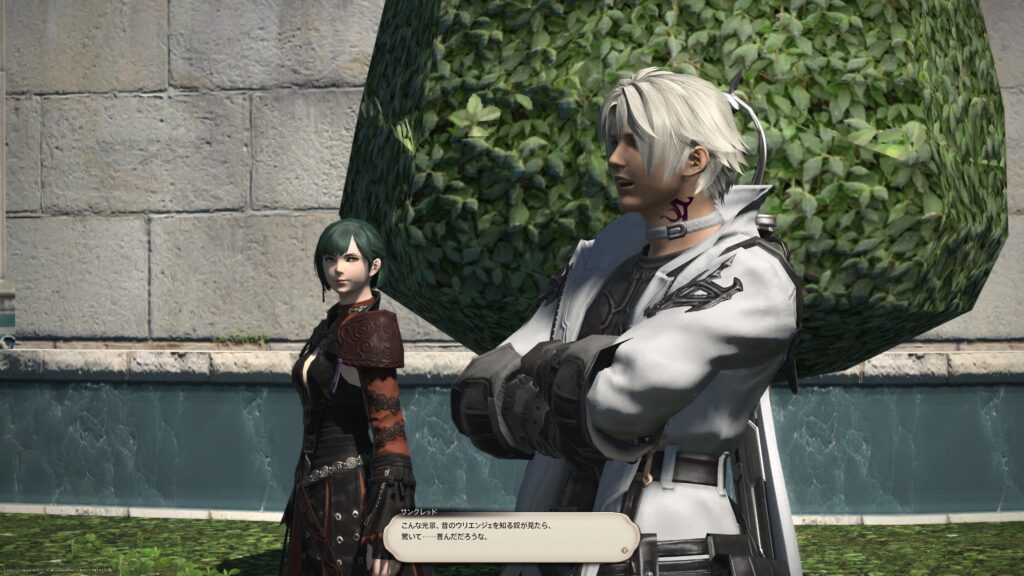Click the dialogue box to advance Thancred's line
This screenshot has width=1024, height=576.
[x=510, y=538]
